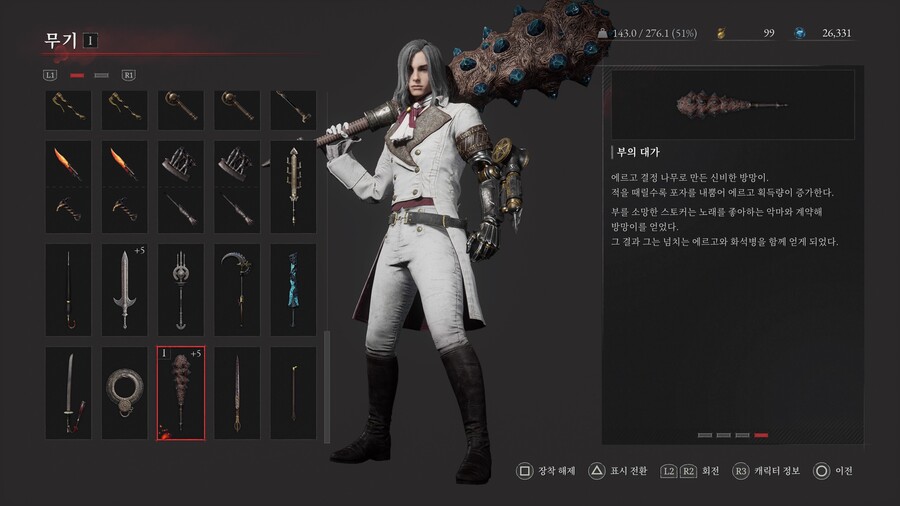The height and width of the screenshot is (506, 900).
Task: Click the weapon list scrollbar
Action: coord(326,387)
